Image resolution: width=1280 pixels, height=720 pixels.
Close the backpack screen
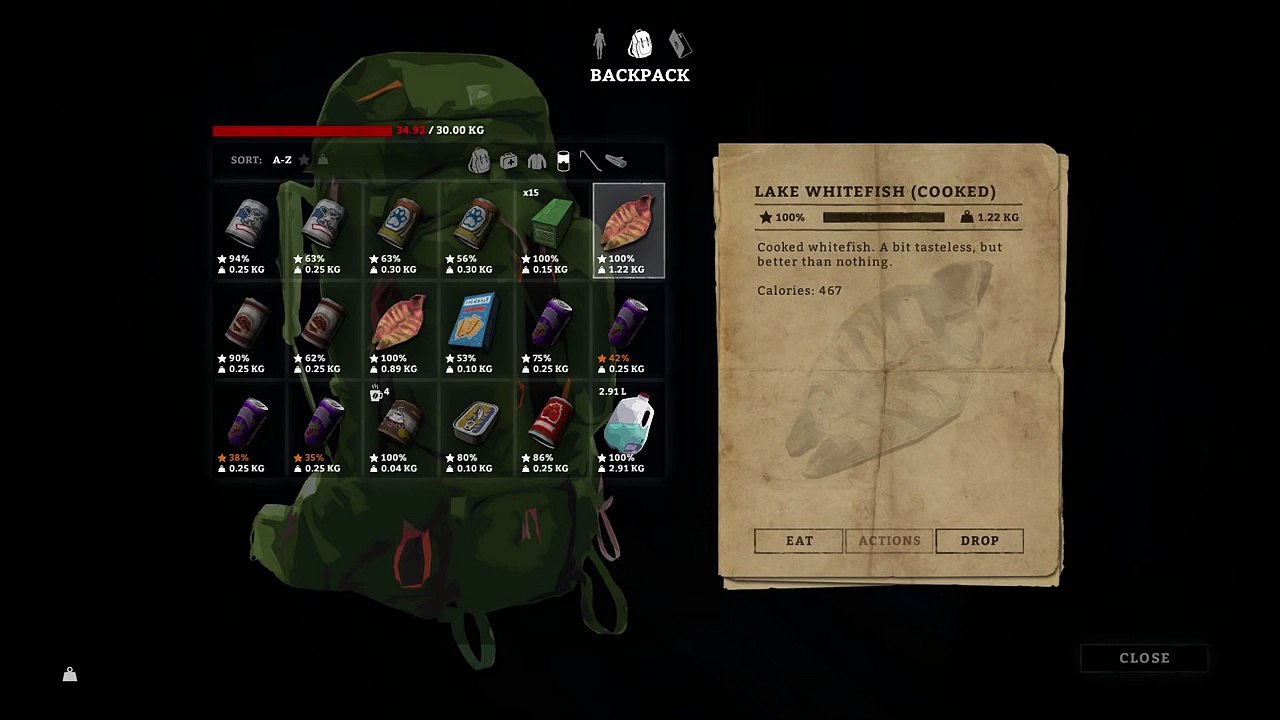(1144, 658)
